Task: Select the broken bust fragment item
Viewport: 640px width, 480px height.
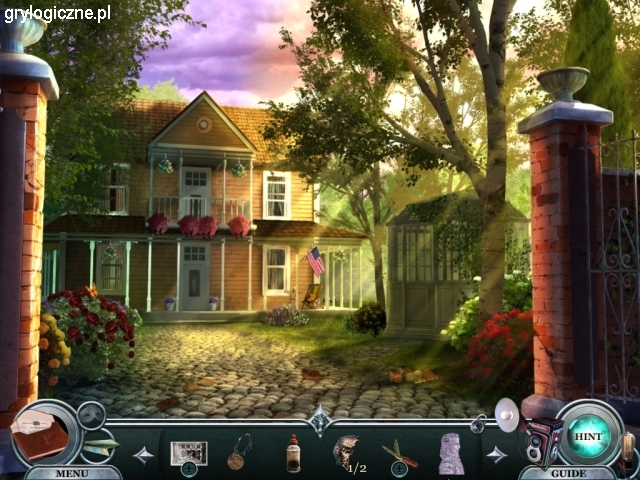Action: pos(345,452)
